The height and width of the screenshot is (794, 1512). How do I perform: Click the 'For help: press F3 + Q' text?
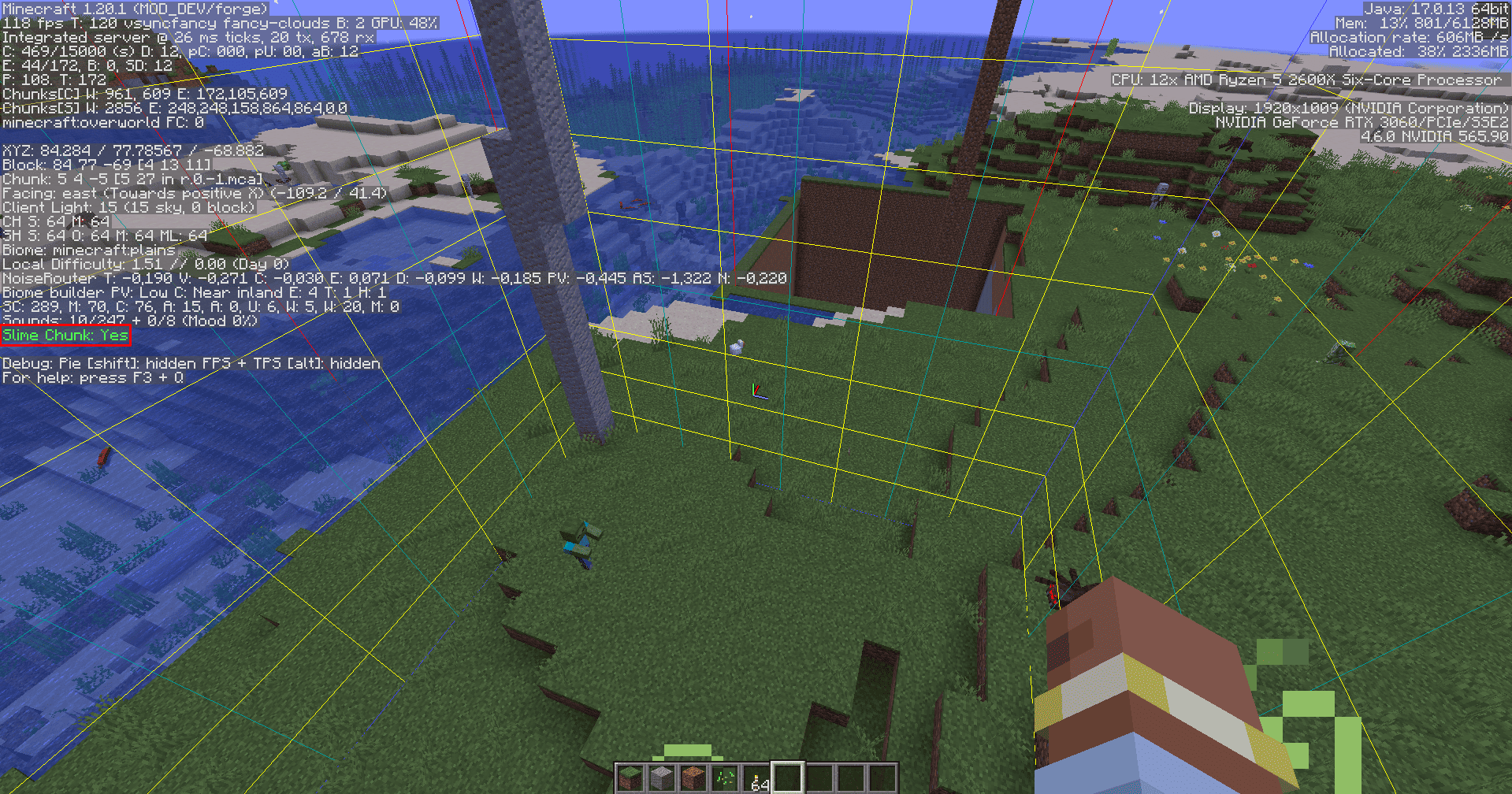coord(95,378)
